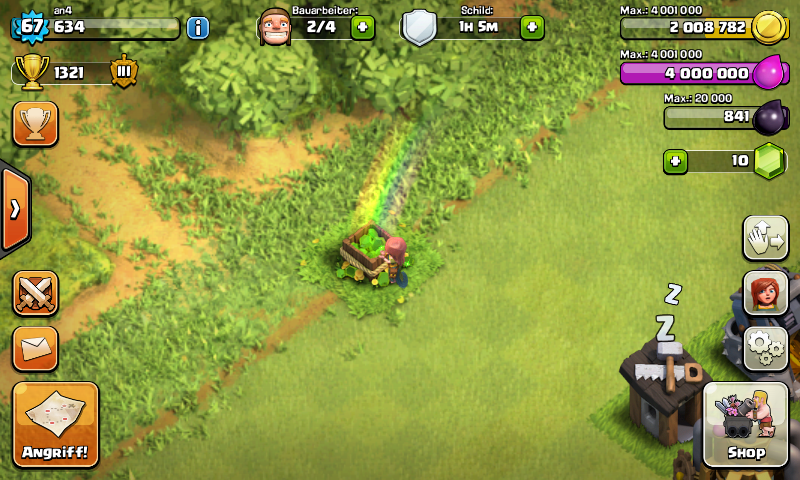Open the gear settings button

[765, 348]
